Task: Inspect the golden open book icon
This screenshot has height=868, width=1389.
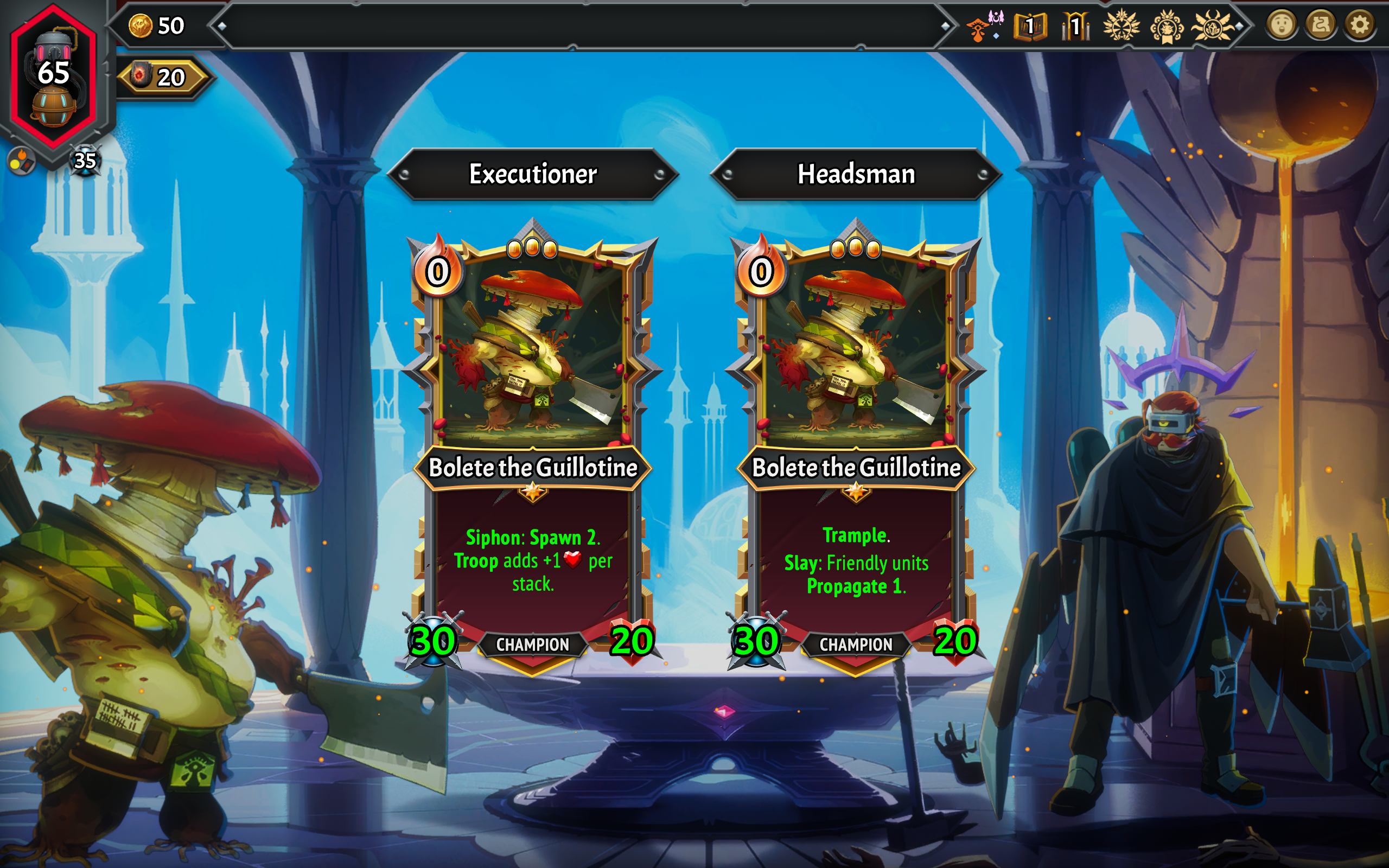Action: (x=1030, y=27)
